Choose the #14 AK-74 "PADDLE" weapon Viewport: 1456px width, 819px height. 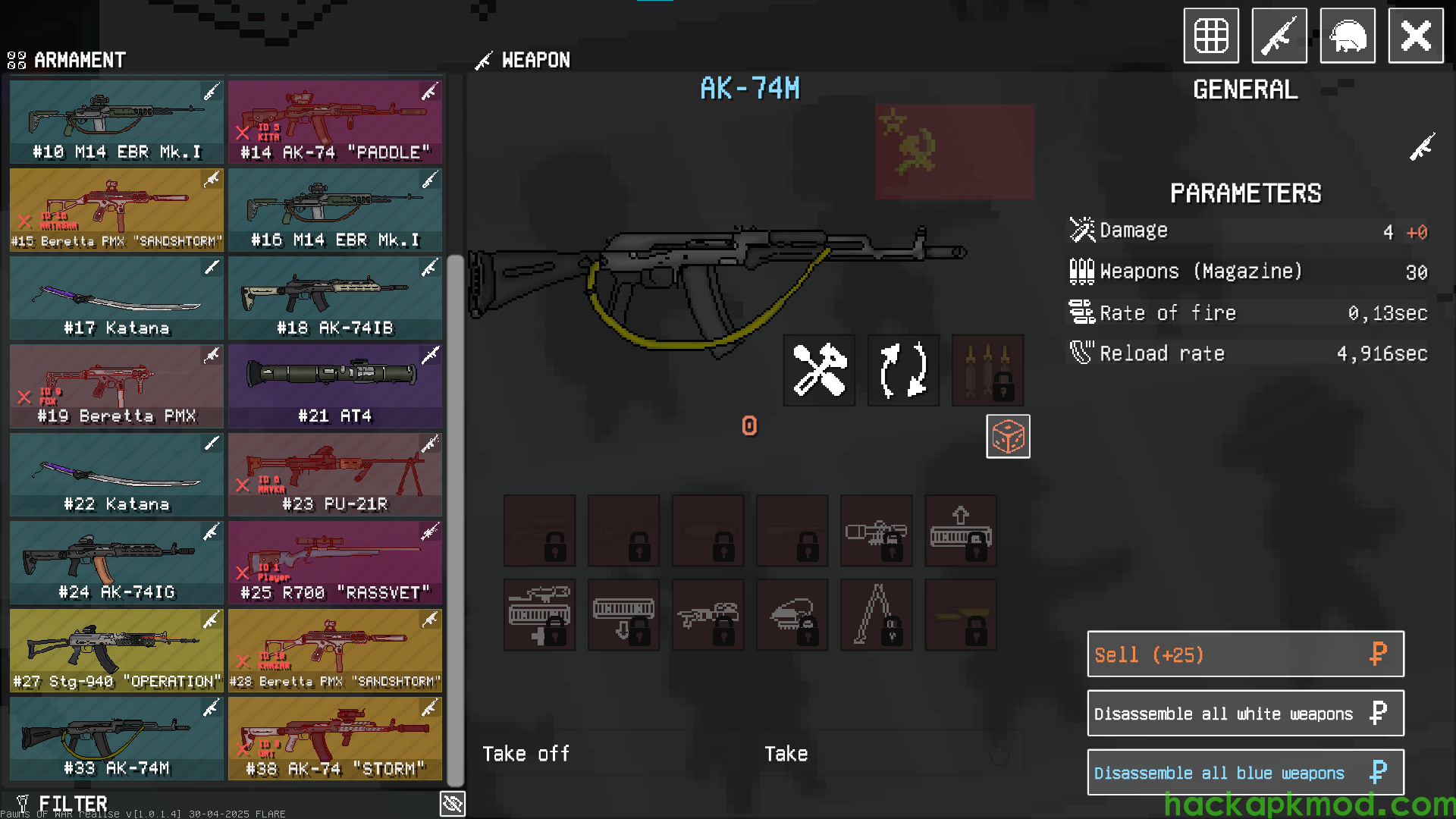(x=334, y=122)
